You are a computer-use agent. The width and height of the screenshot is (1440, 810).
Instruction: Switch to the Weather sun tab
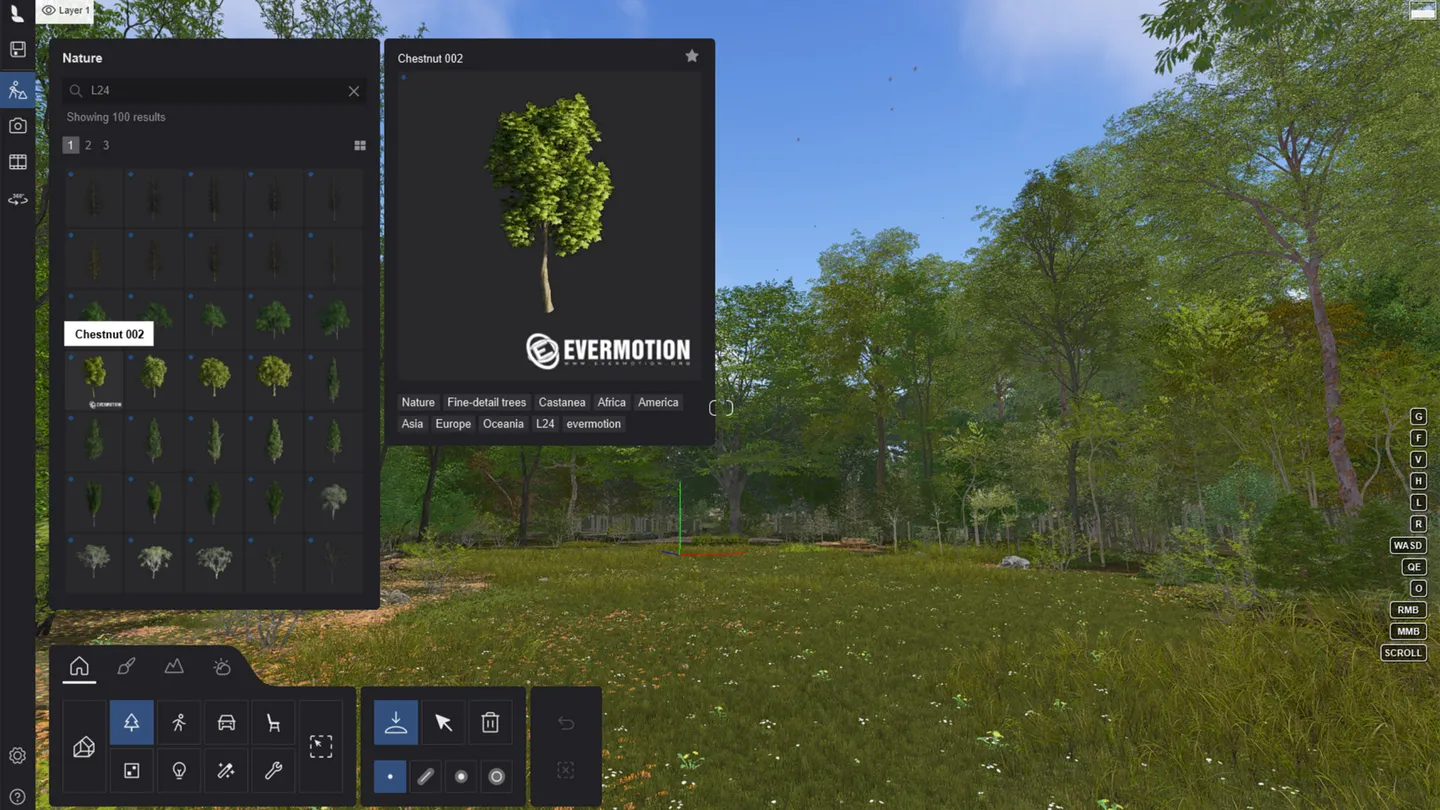[222, 666]
